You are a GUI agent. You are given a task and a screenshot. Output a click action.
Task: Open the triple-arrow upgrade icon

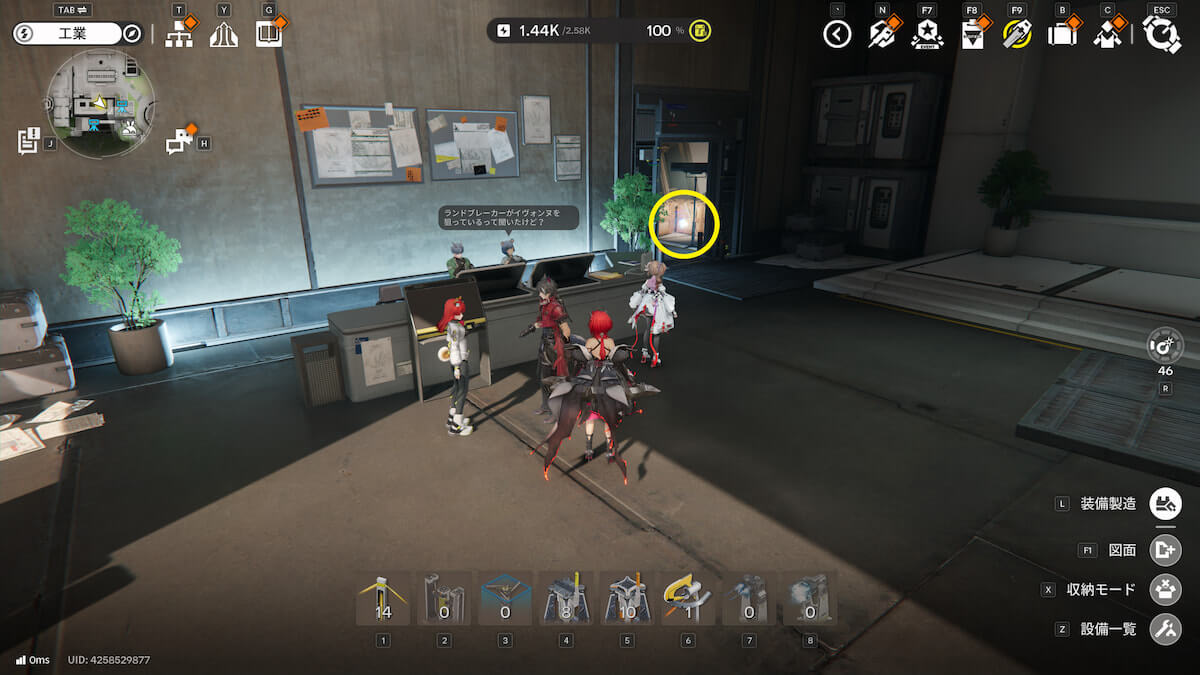click(x=224, y=34)
